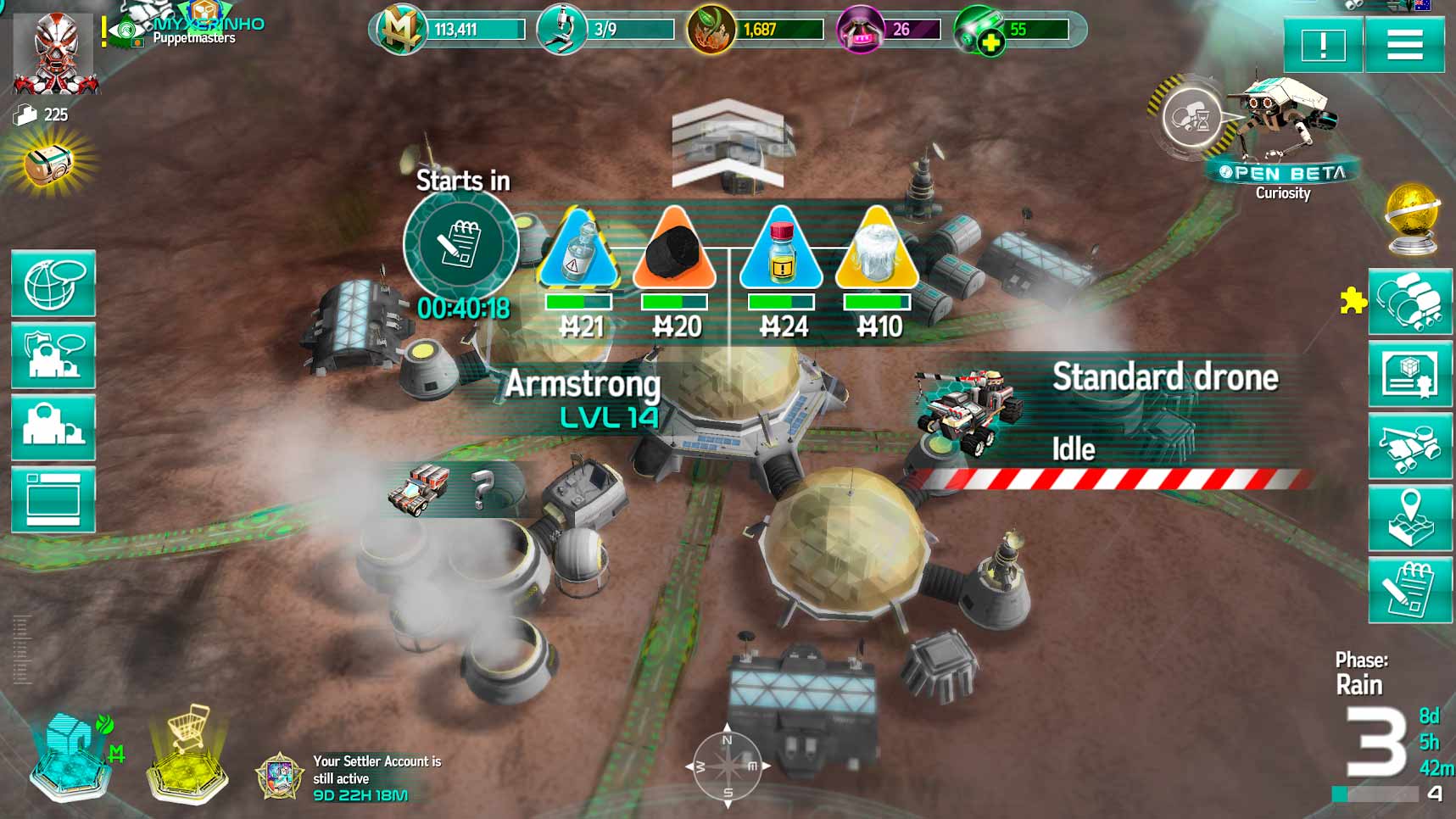
Task: Open the vehicles truck button in sidebar
Action: click(x=1409, y=445)
